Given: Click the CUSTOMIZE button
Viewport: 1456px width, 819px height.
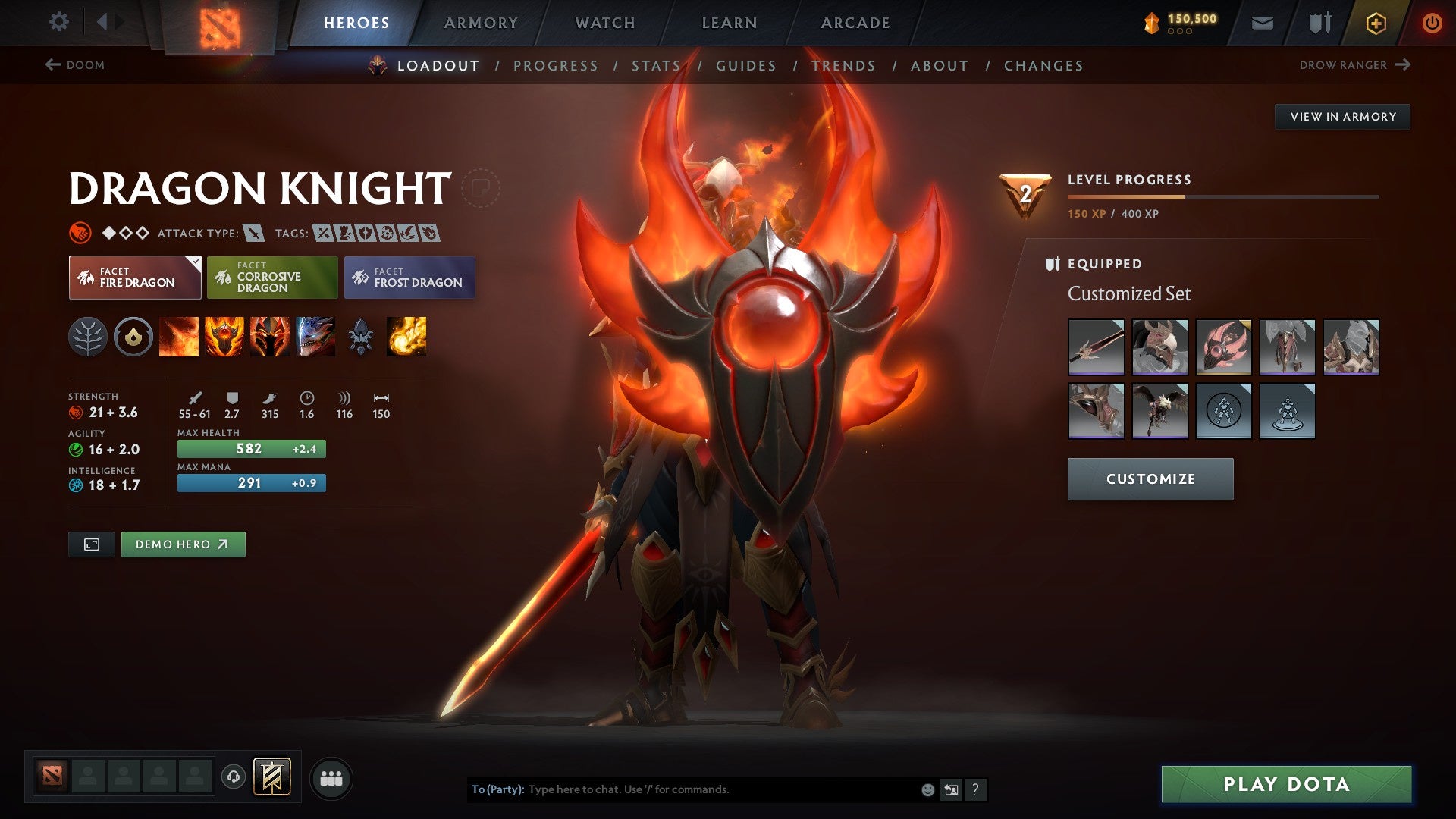Looking at the screenshot, I should click(1150, 479).
